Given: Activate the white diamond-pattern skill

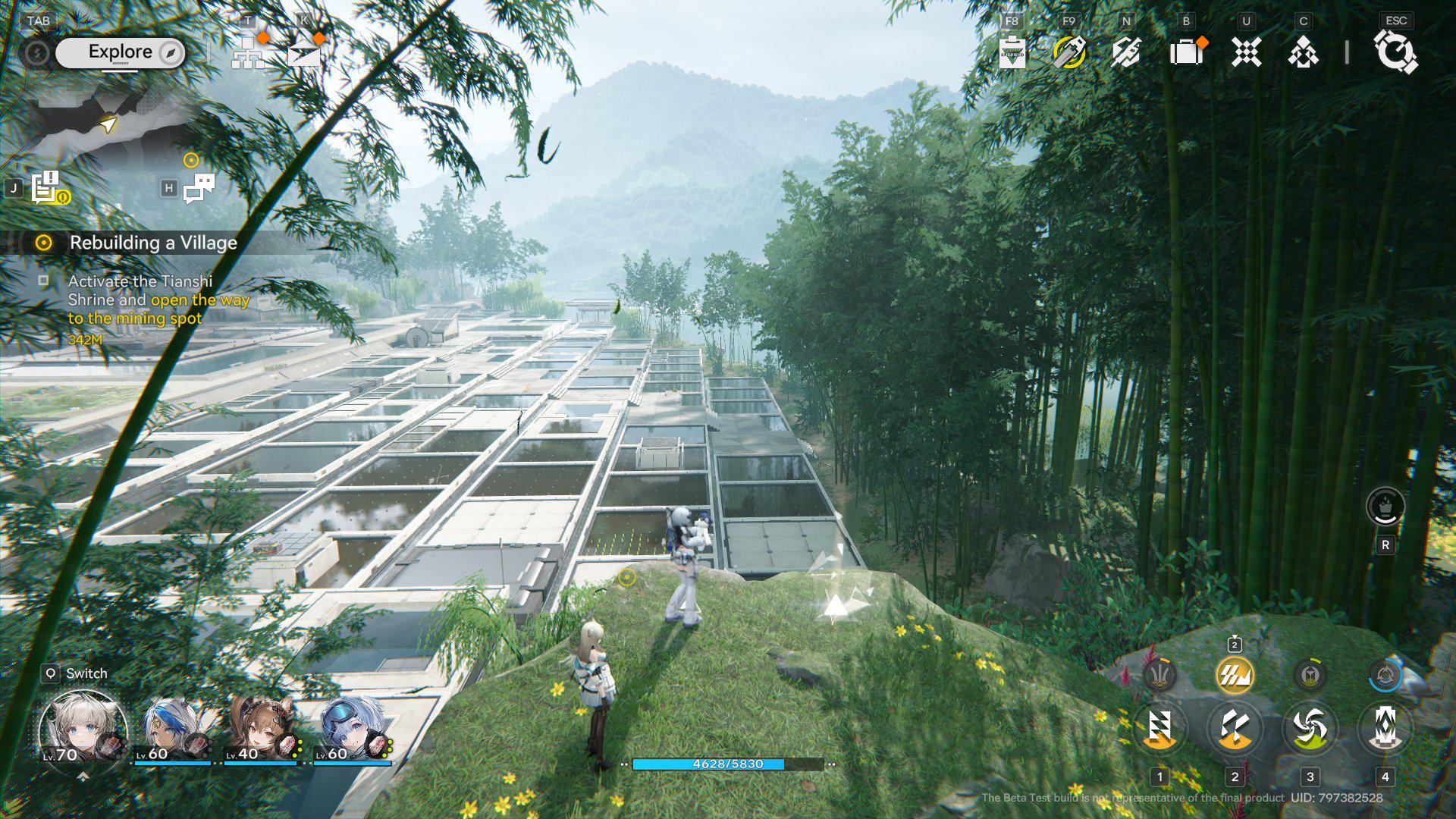Looking at the screenshot, I should 1385,728.
